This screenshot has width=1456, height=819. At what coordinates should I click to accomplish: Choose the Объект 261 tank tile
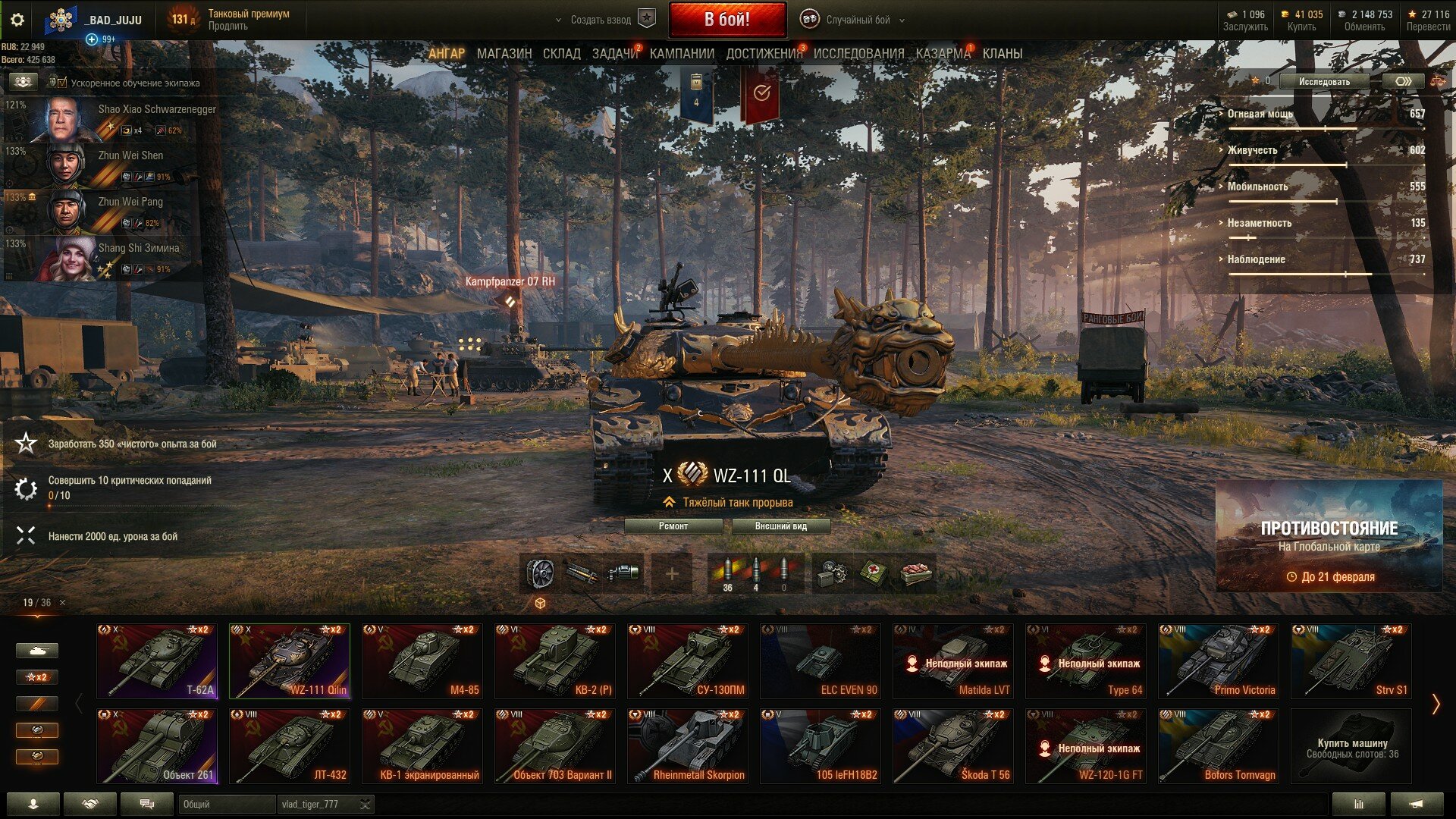tap(157, 745)
